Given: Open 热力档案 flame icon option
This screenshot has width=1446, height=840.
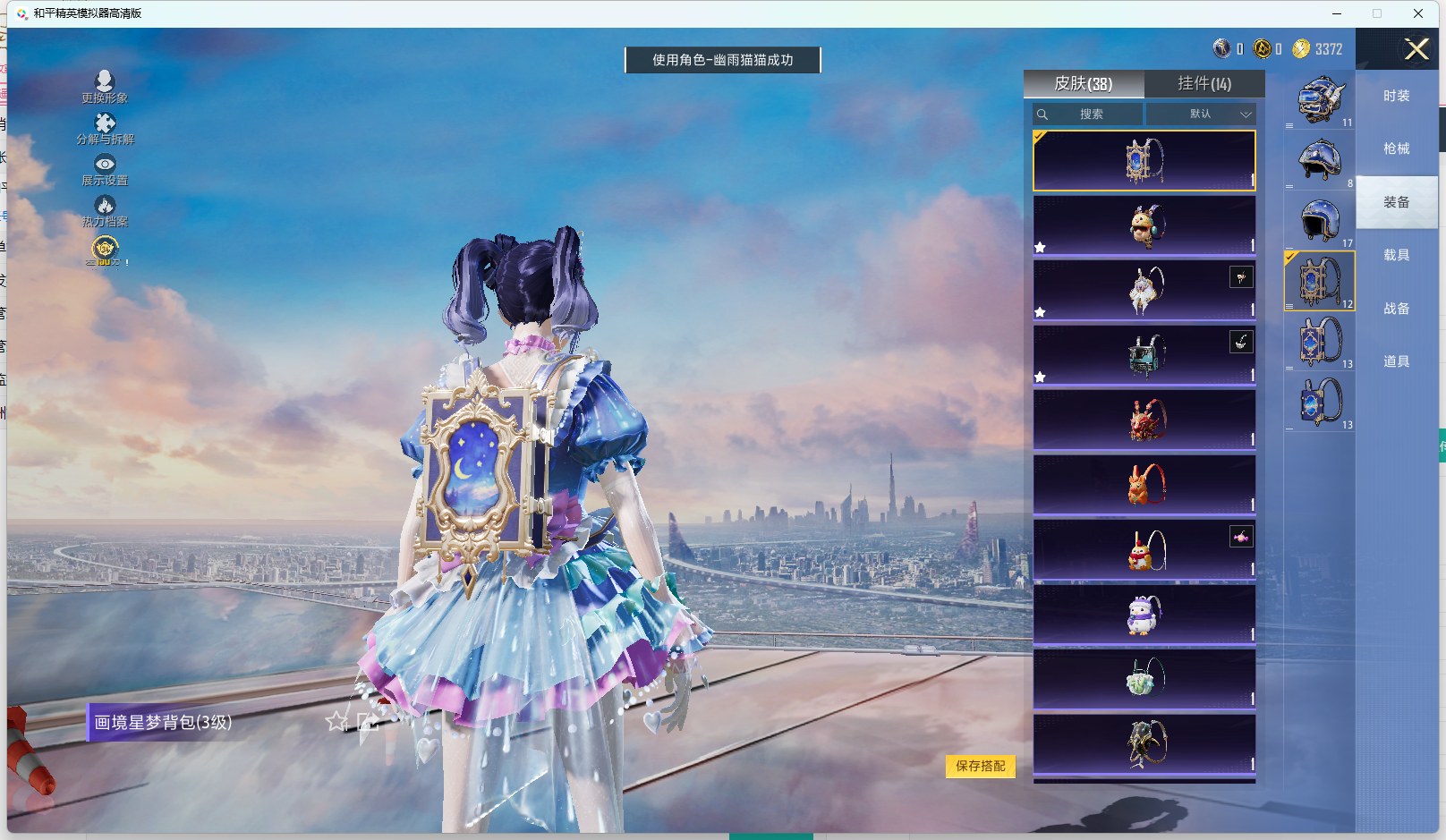Looking at the screenshot, I should point(105,210).
